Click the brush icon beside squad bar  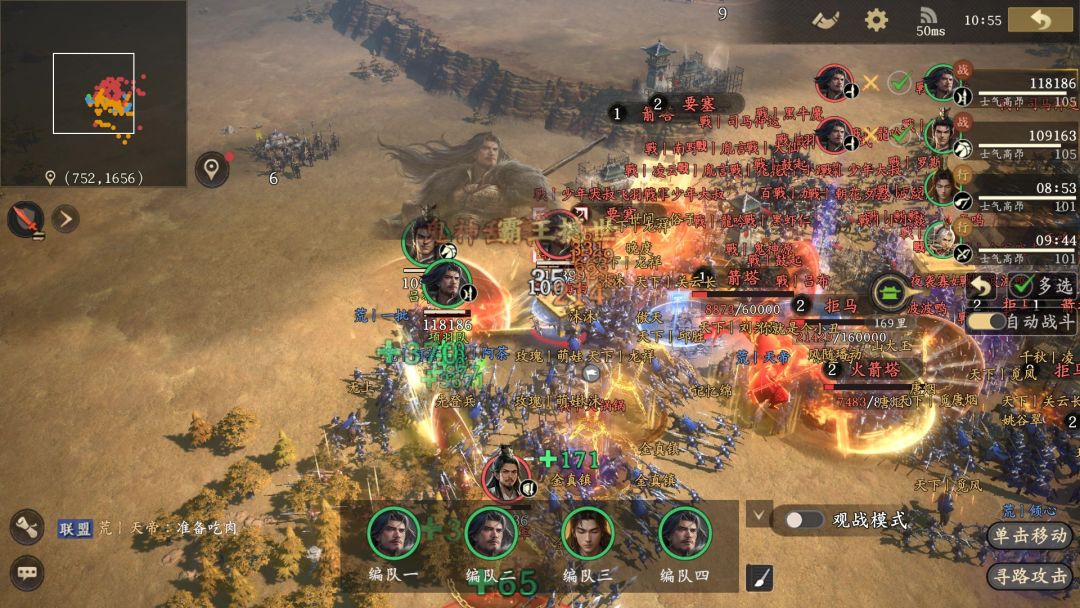click(x=759, y=577)
